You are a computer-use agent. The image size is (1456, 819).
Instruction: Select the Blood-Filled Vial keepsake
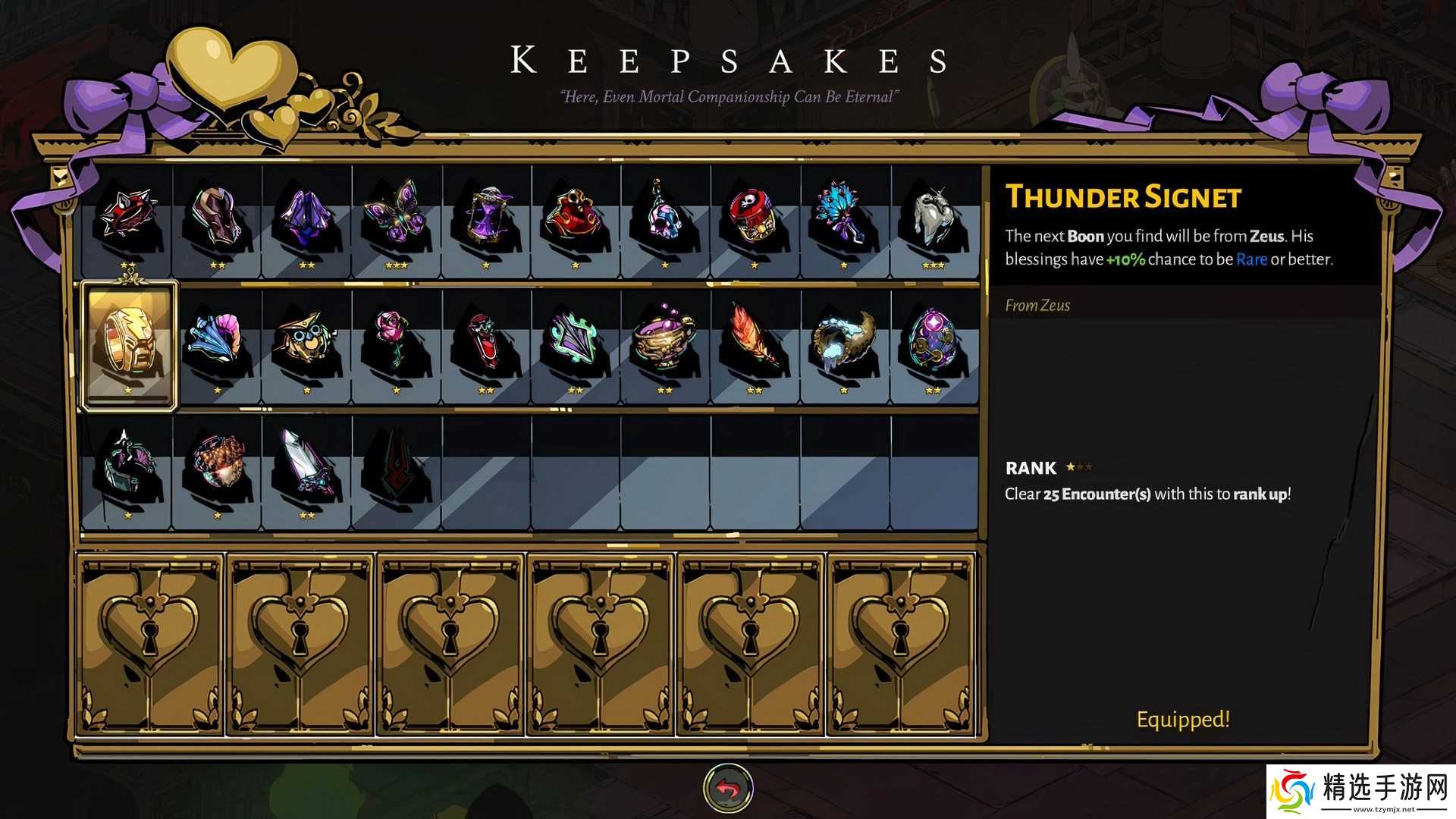485,344
